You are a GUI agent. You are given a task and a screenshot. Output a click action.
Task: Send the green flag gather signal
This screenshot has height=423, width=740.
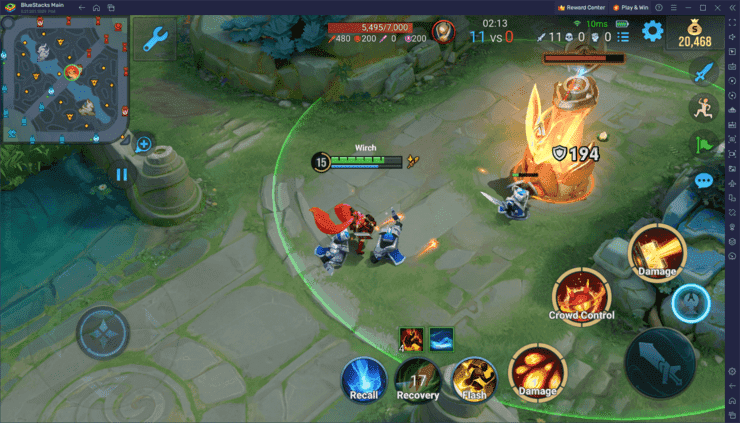point(704,145)
